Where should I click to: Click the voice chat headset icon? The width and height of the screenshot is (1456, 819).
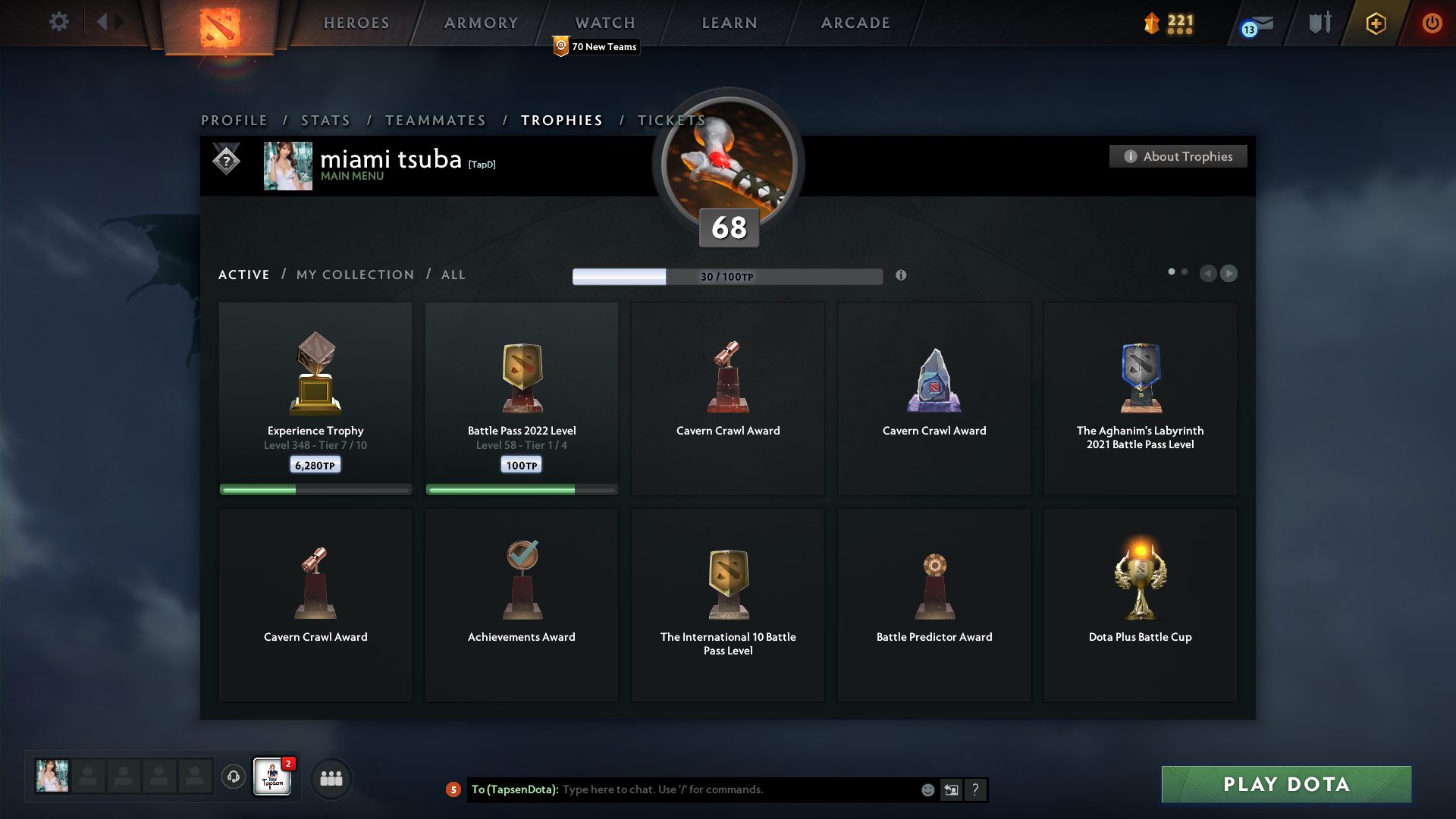click(x=233, y=777)
